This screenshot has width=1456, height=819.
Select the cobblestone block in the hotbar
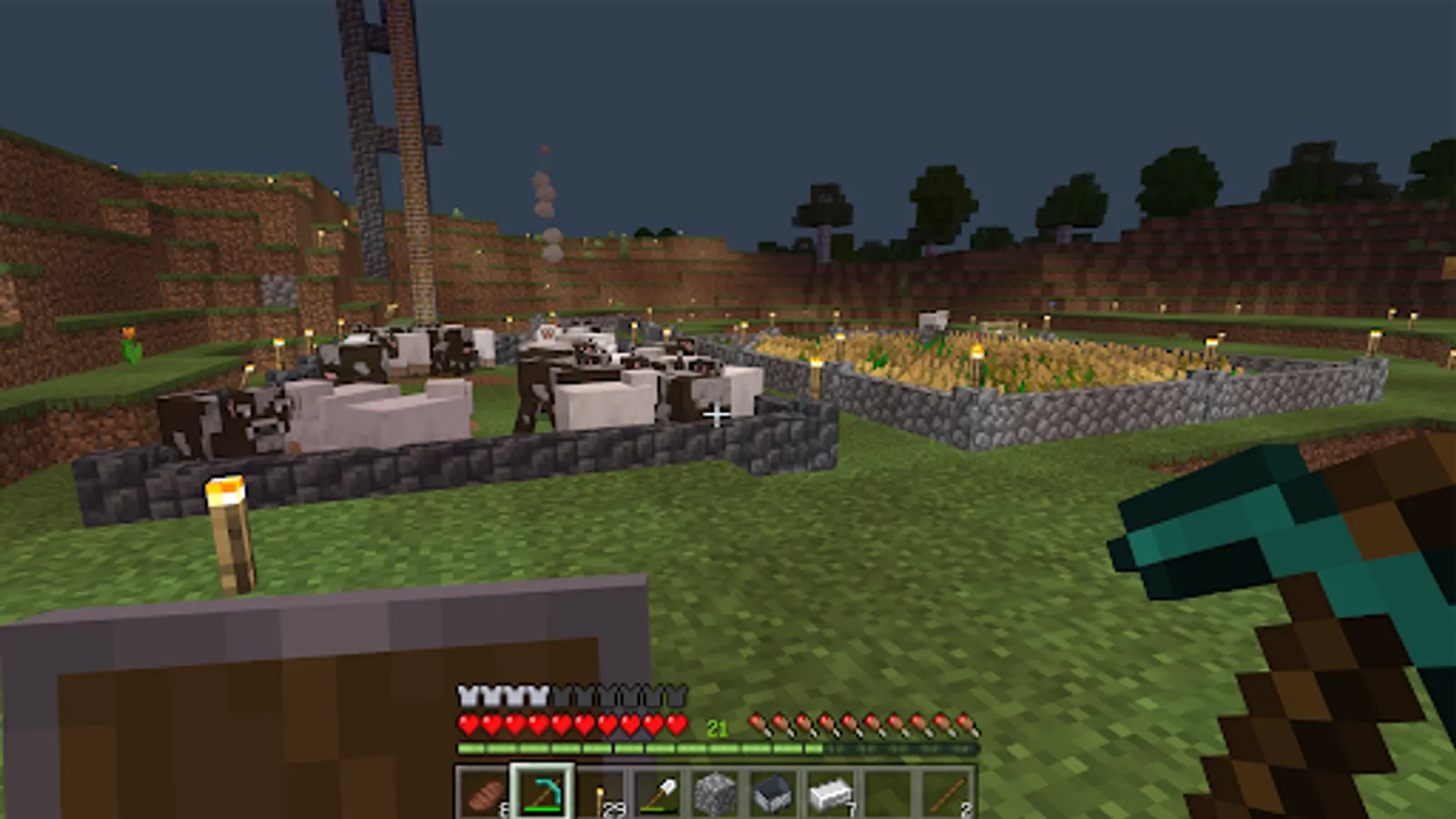coord(716,794)
